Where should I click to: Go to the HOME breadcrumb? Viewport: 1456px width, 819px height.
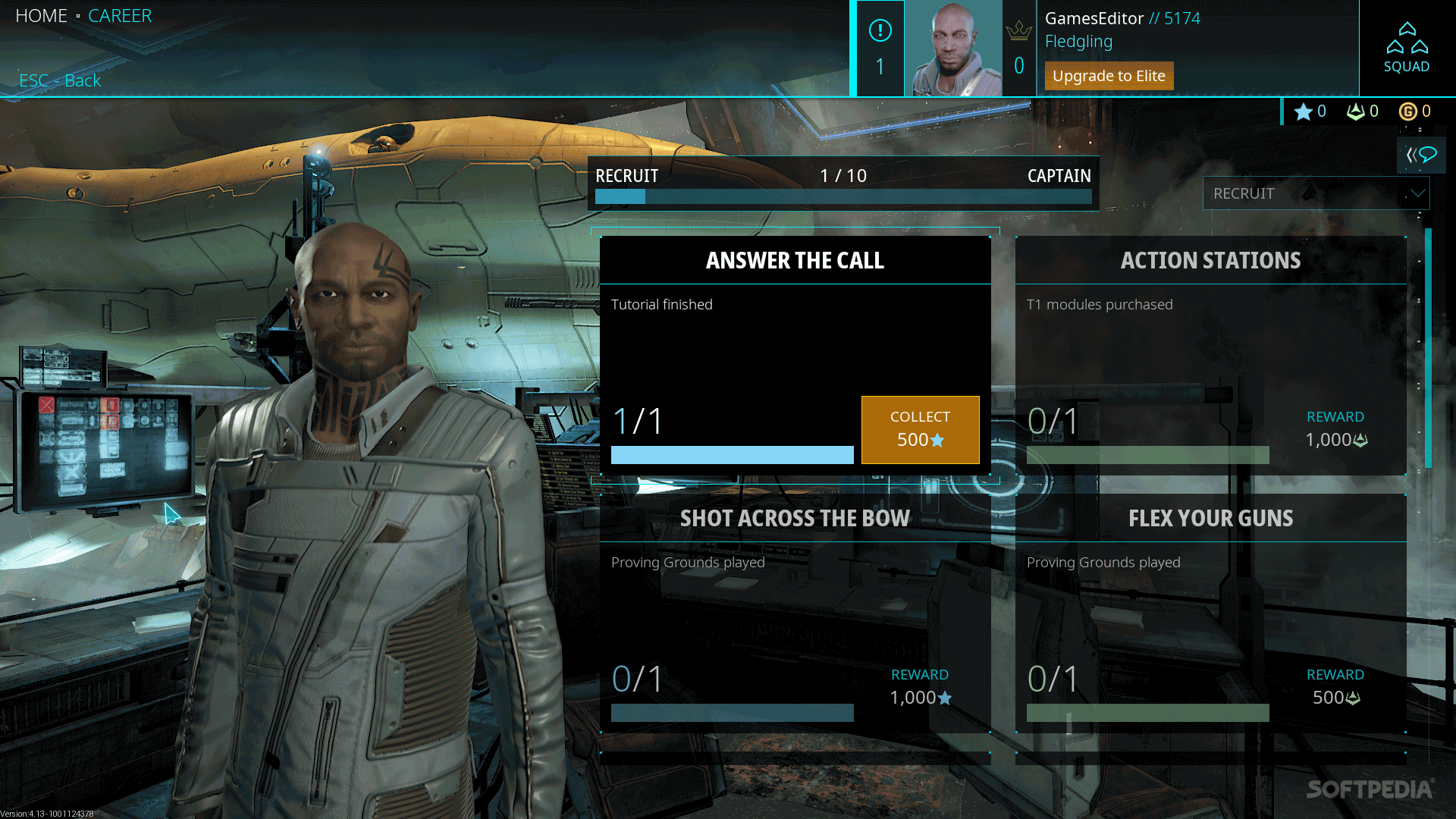[x=41, y=16]
